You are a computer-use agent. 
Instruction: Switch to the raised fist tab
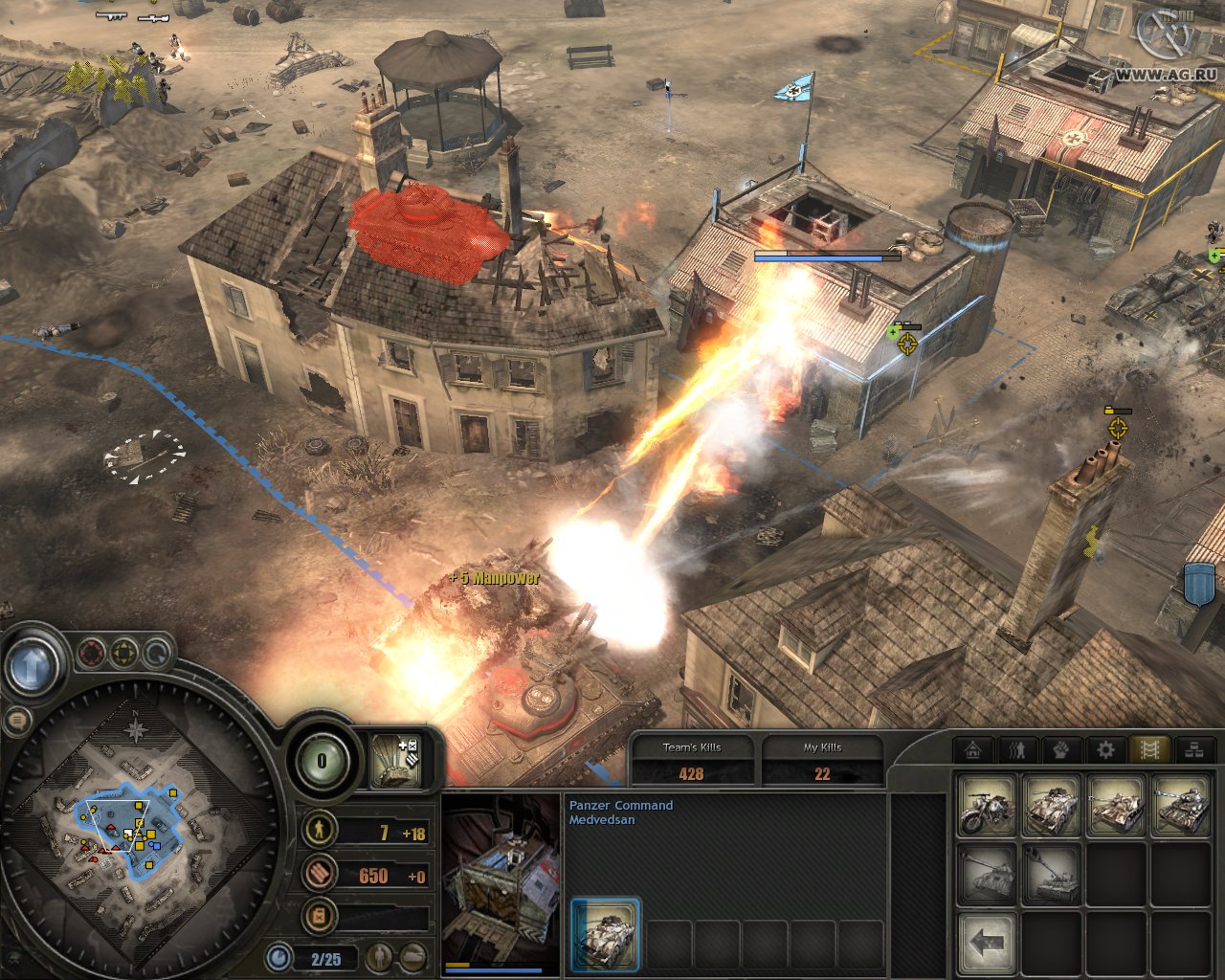(x=1061, y=750)
